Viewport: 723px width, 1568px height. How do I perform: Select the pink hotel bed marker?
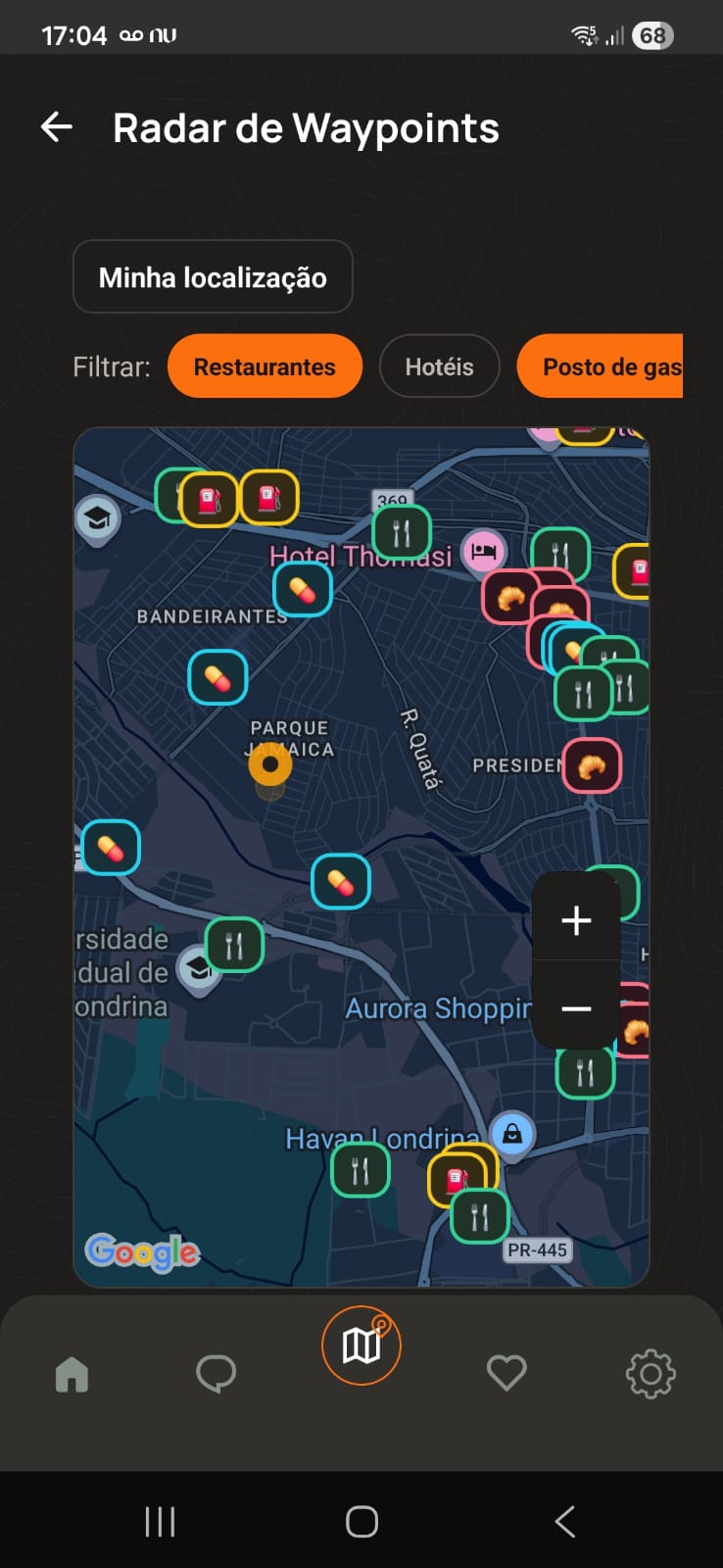click(x=484, y=551)
